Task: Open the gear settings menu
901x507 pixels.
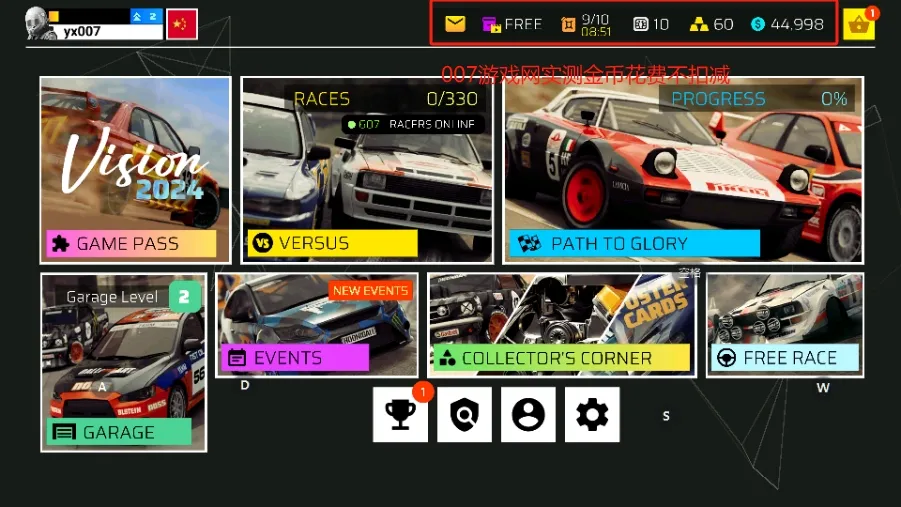Action: pos(592,414)
